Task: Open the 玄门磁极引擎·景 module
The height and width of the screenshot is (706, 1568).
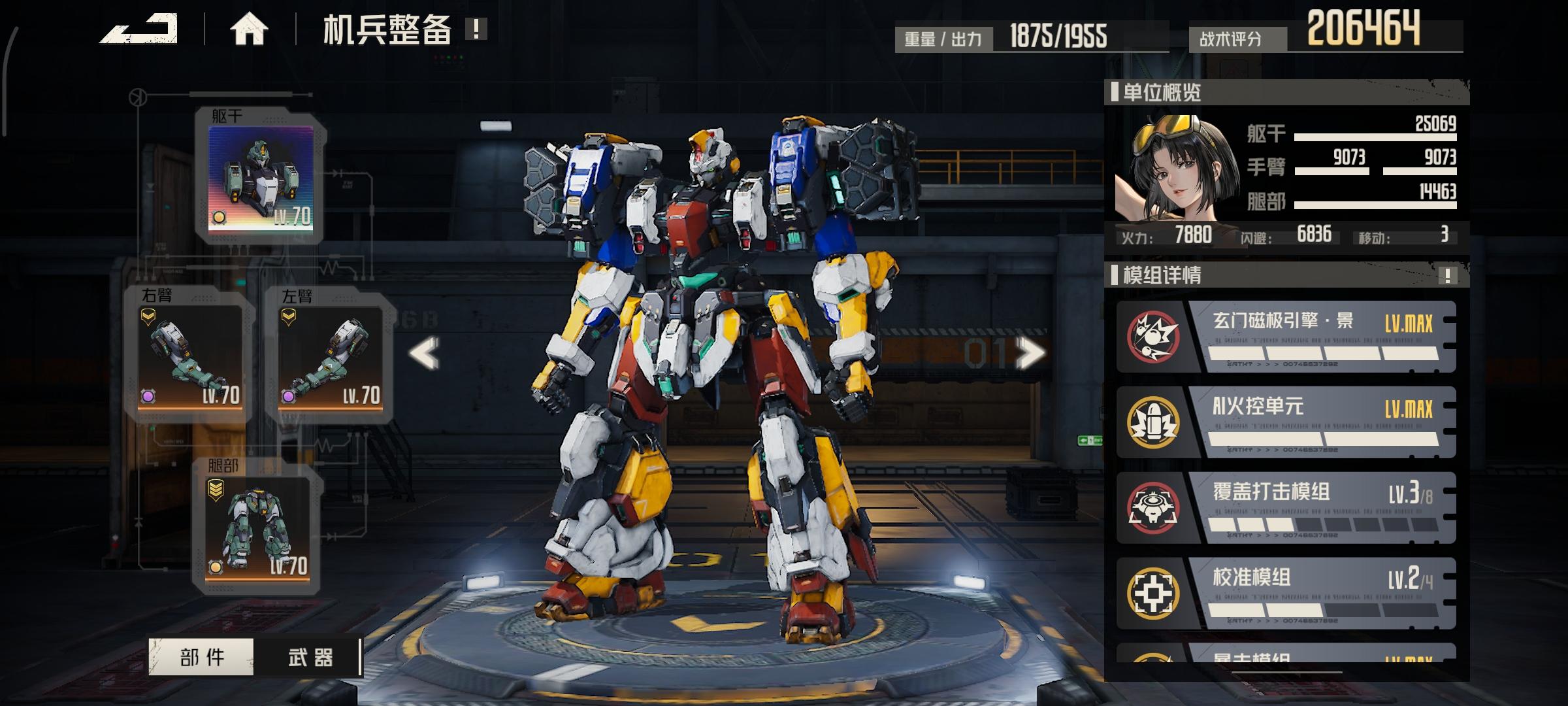Action: point(1286,337)
